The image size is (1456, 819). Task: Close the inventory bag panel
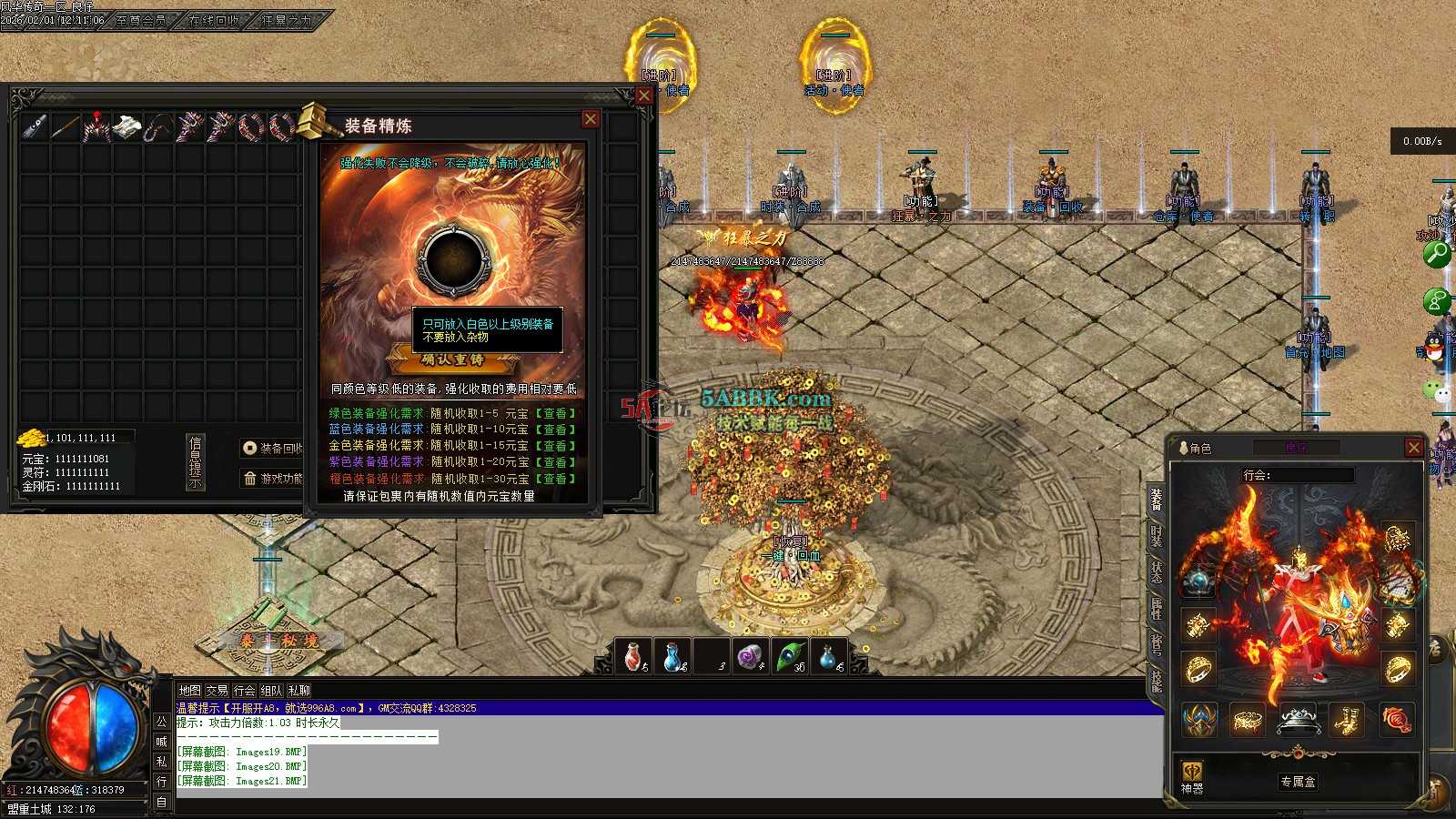[x=644, y=96]
